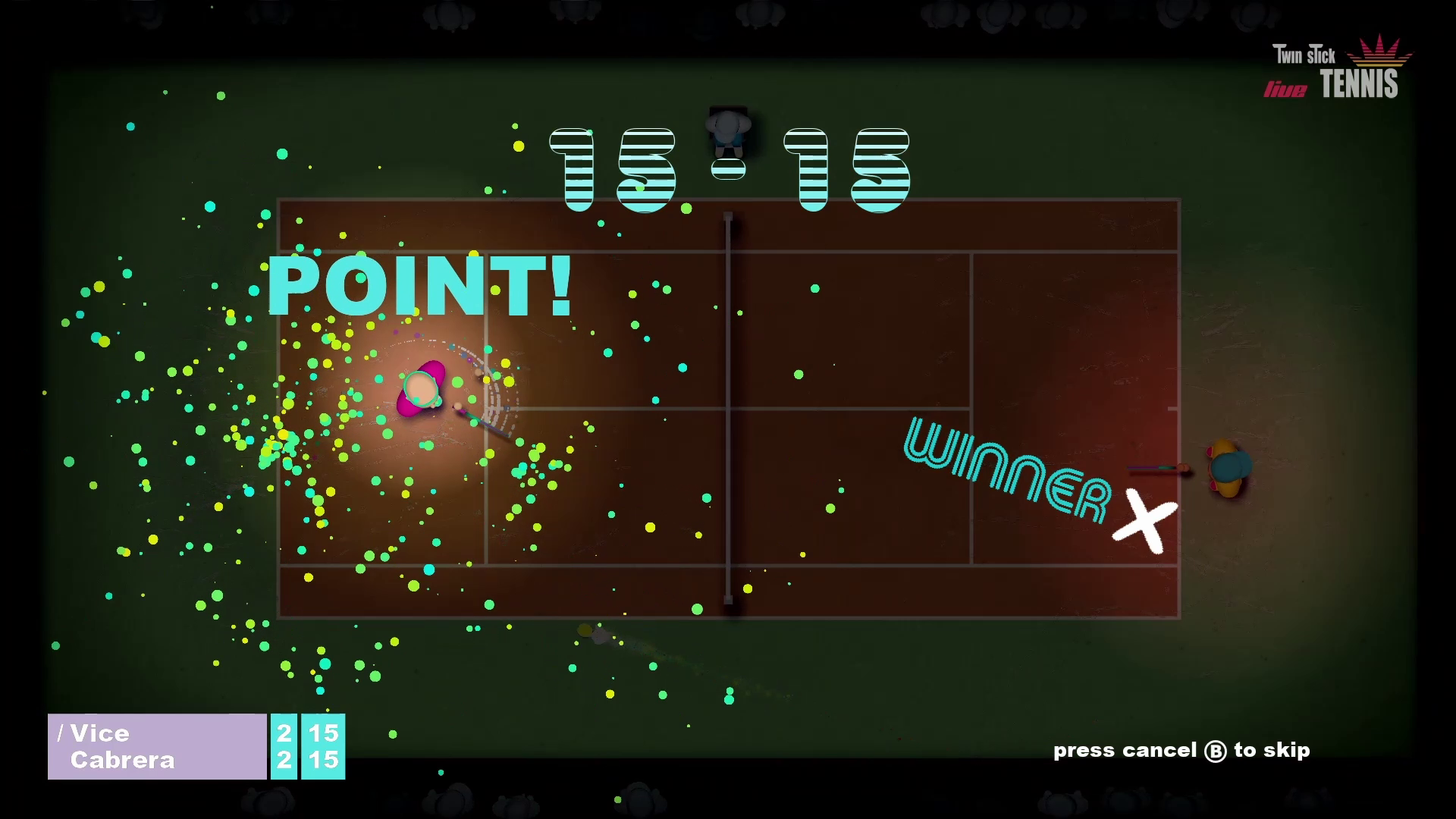Click the umpire seated above the net
This screenshot has width=1456, height=819.
click(x=729, y=129)
